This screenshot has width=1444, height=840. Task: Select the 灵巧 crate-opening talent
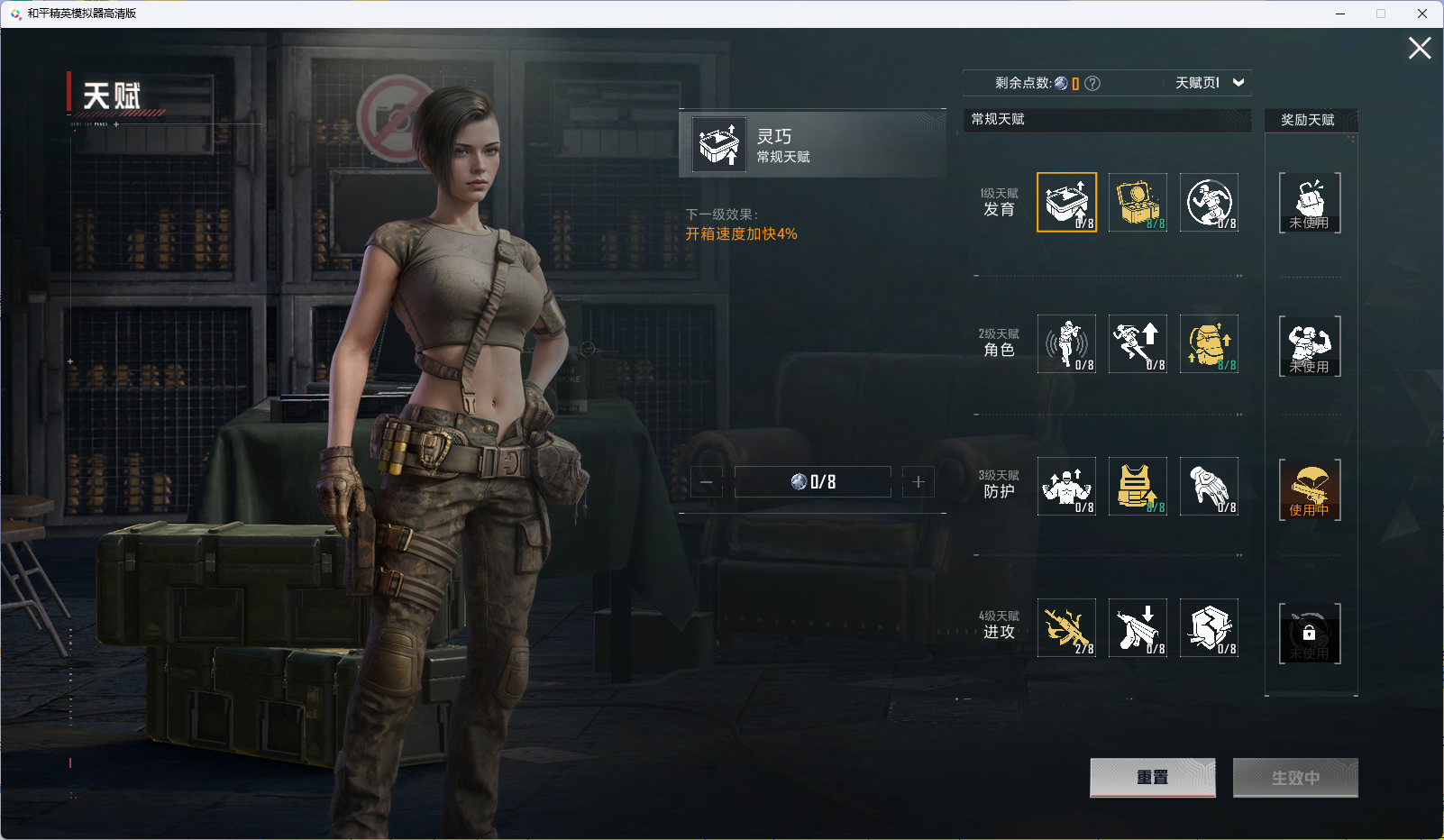(x=1066, y=202)
